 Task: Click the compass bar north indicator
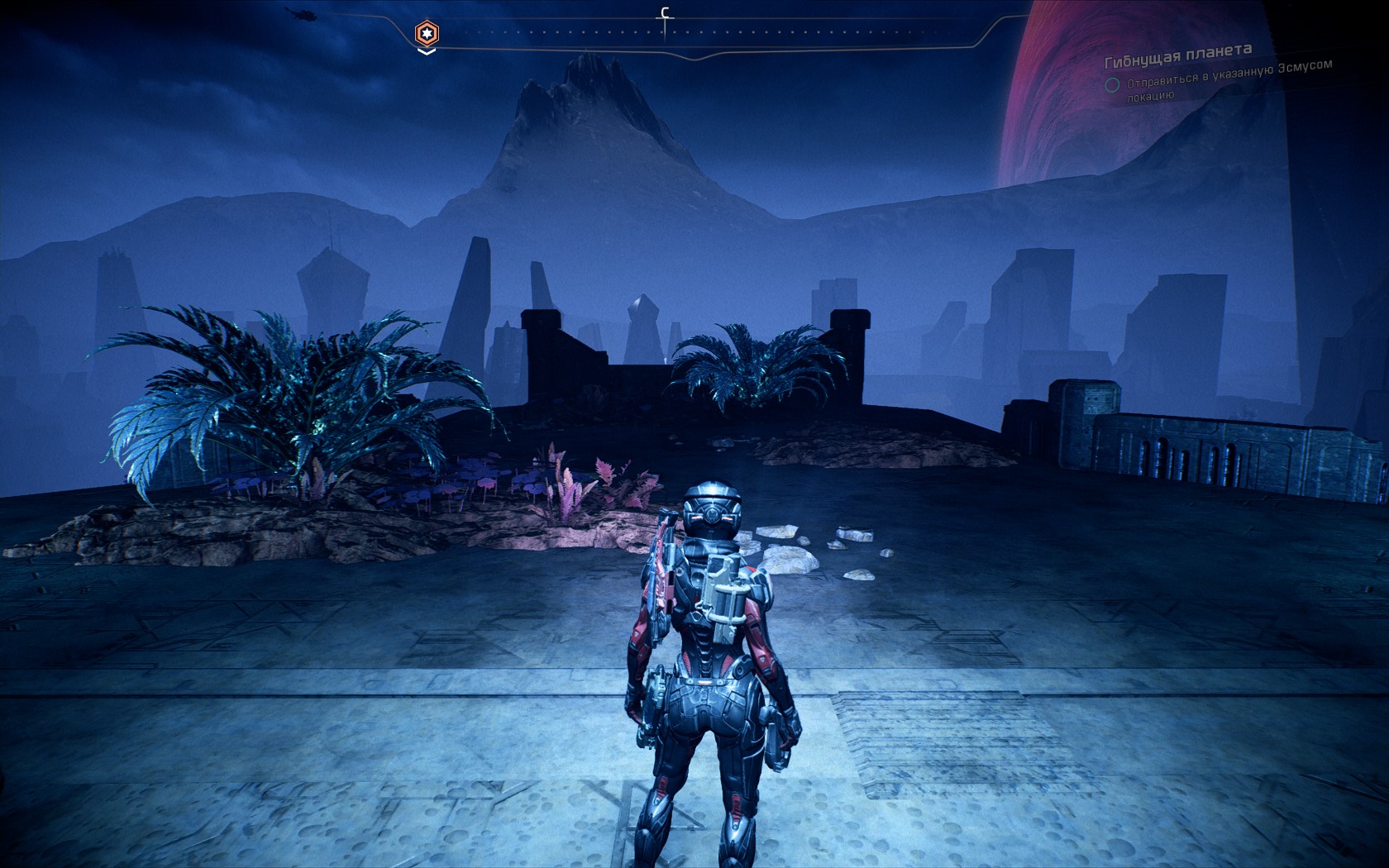664,14
